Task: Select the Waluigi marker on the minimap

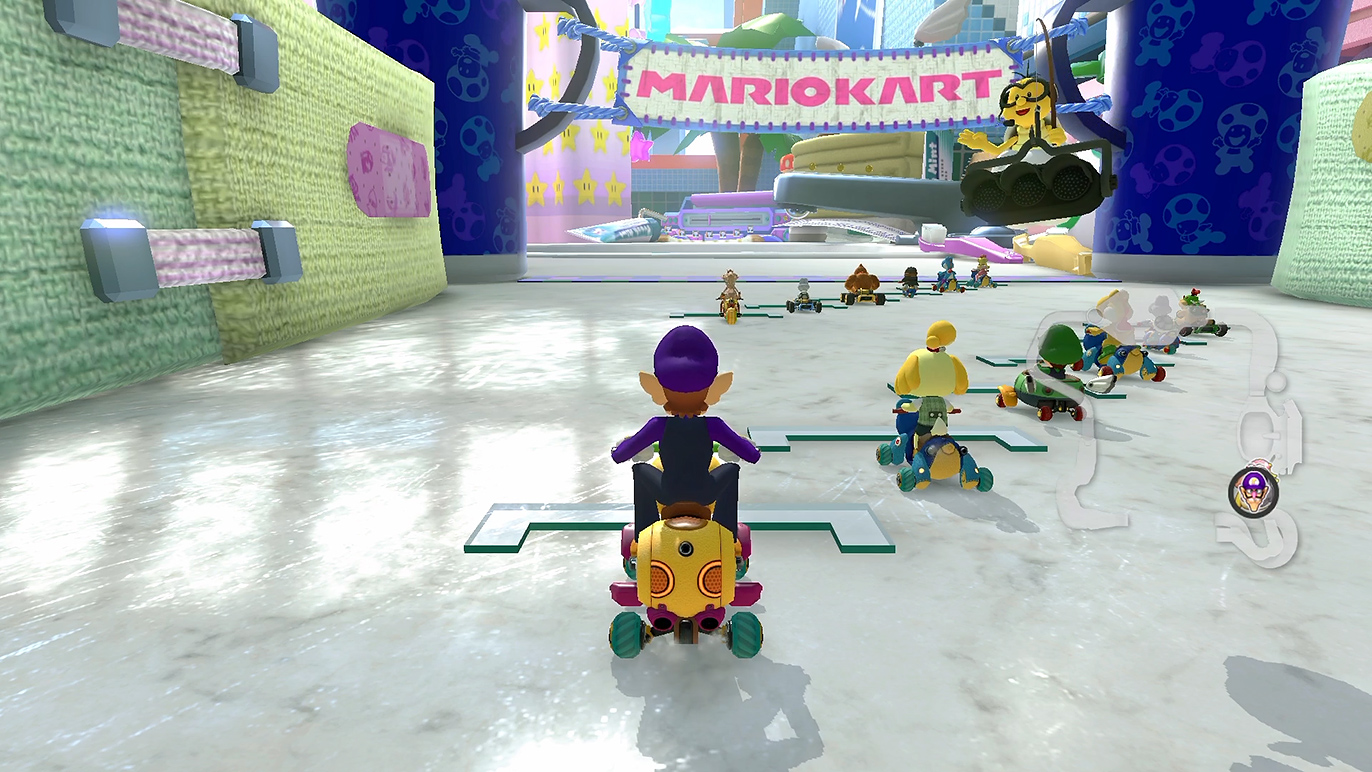Action: tap(1250, 490)
